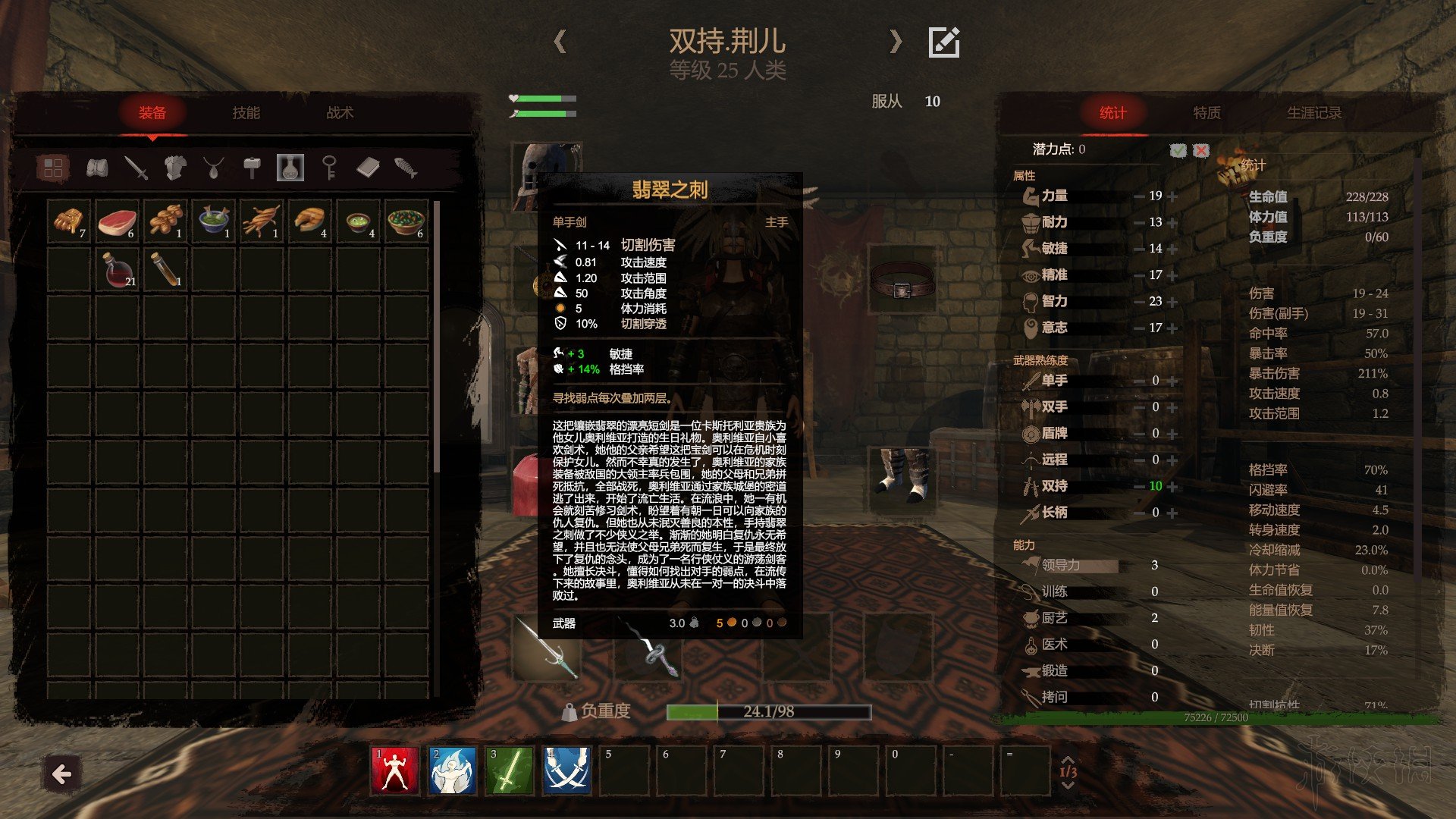
Task: Click the rename character edit icon
Action: tap(944, 42)
